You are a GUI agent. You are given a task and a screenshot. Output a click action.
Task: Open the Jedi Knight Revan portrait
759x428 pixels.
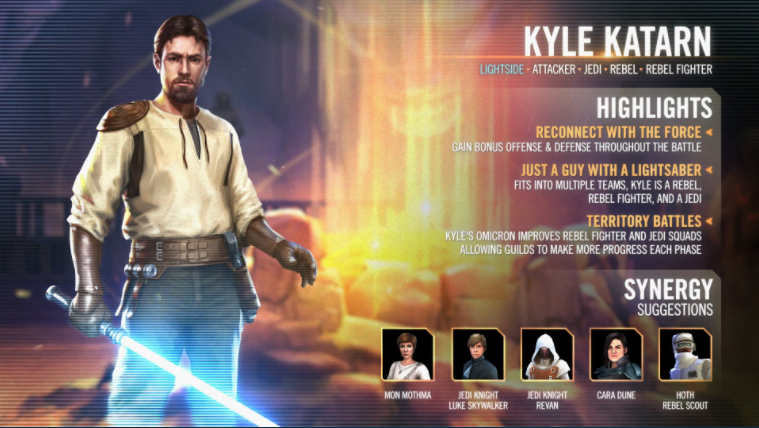[546, 354]
